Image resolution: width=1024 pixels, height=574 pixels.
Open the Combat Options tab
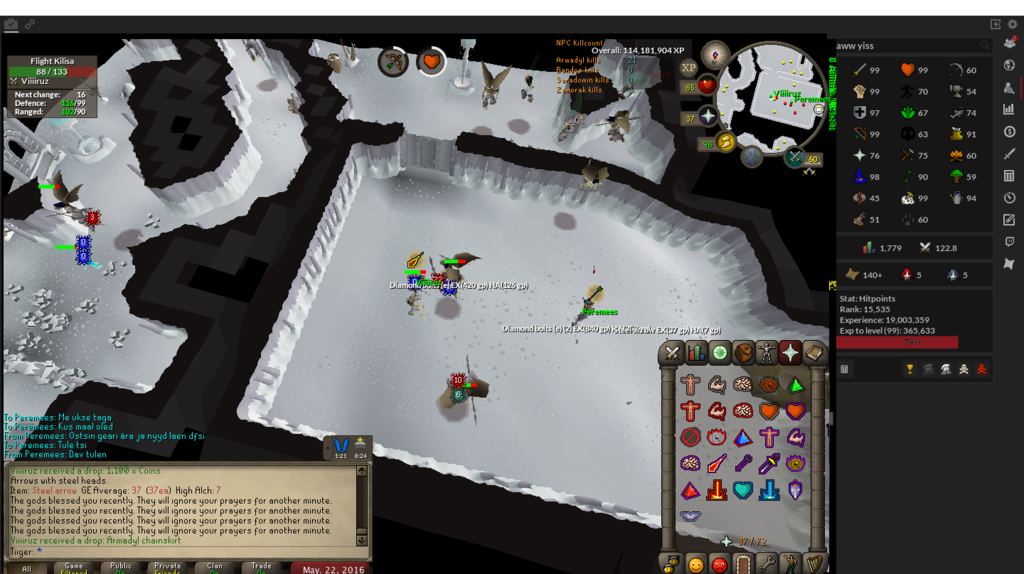[x=672, y=353]
